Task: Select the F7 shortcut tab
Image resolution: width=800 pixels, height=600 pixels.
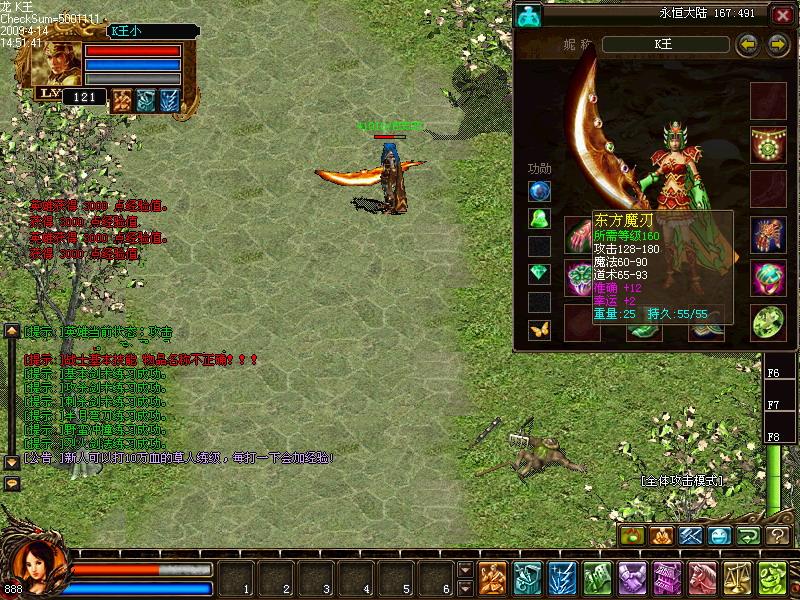Action: coord(774,405)
